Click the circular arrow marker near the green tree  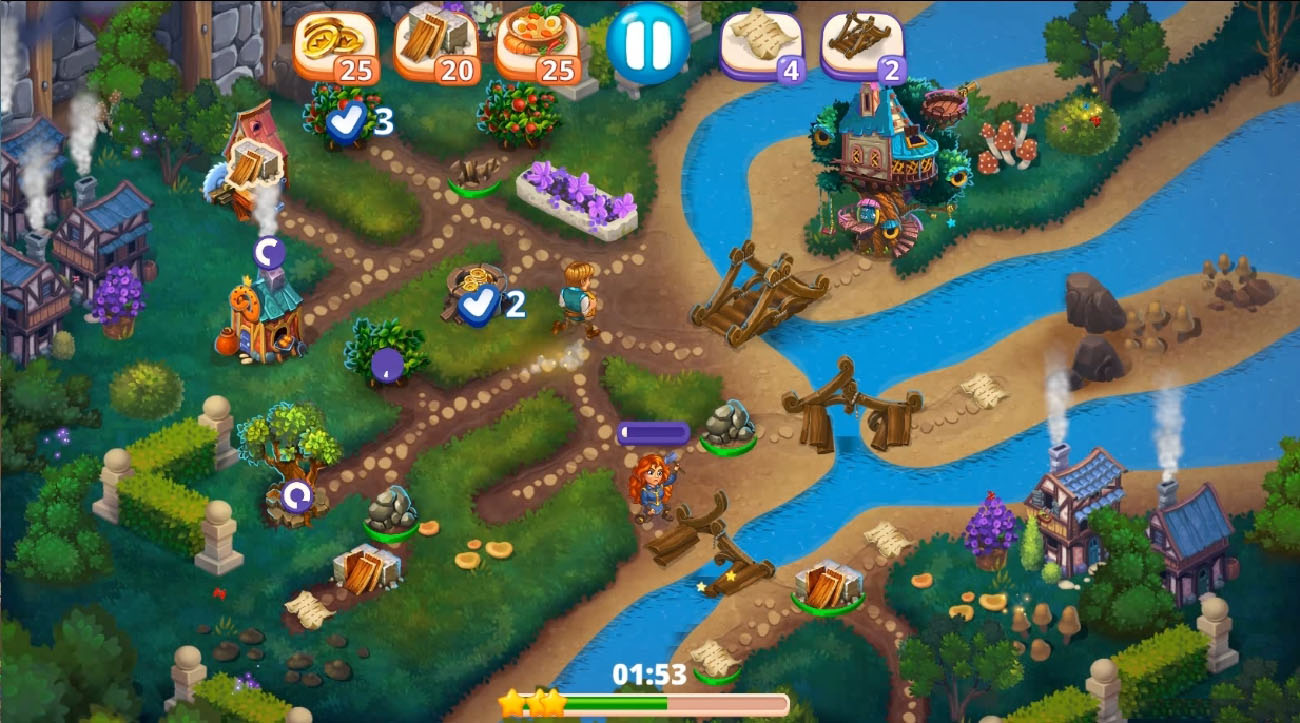[295, 497]
